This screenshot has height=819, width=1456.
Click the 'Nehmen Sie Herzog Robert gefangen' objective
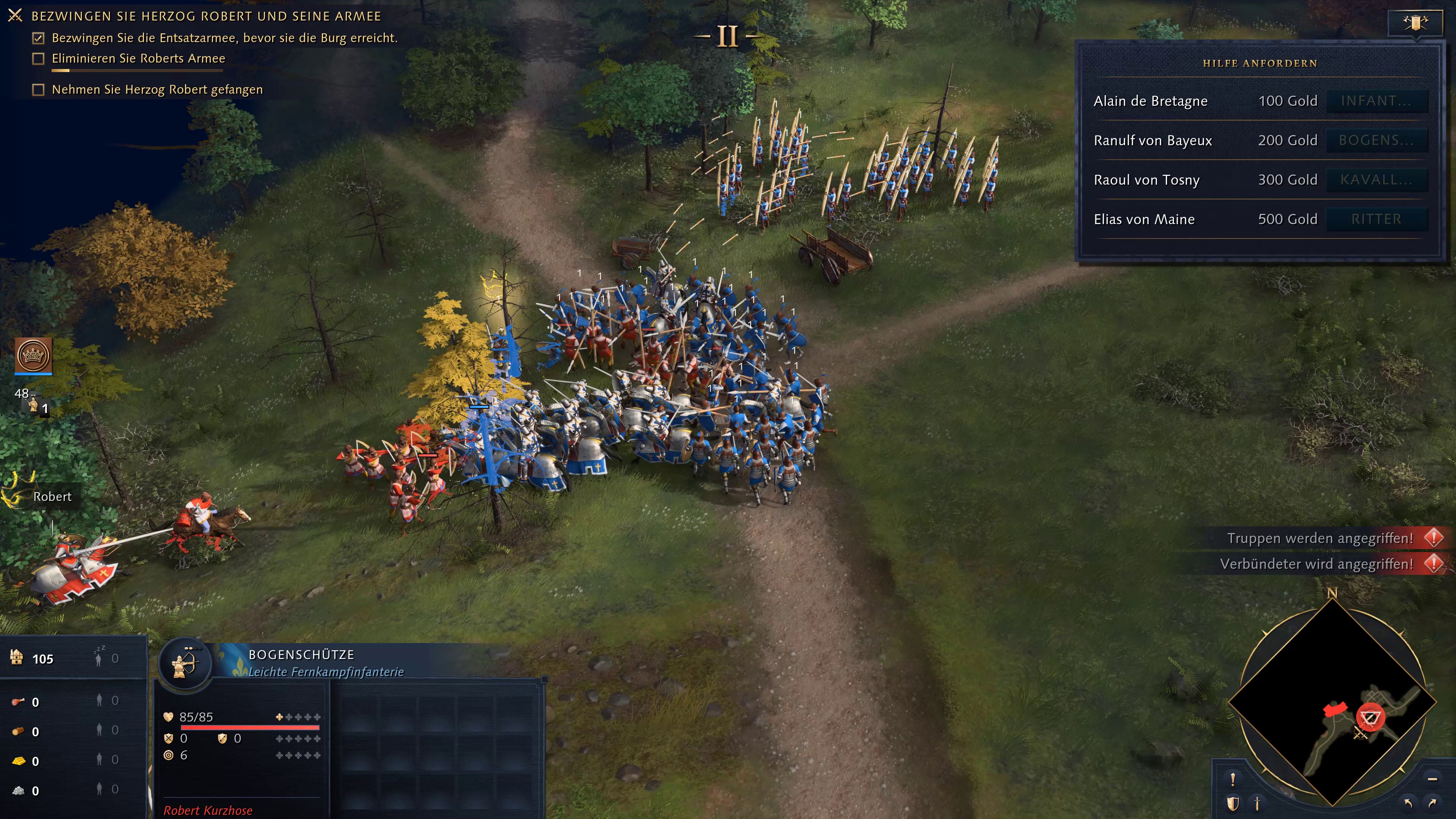tap(157, 90)
